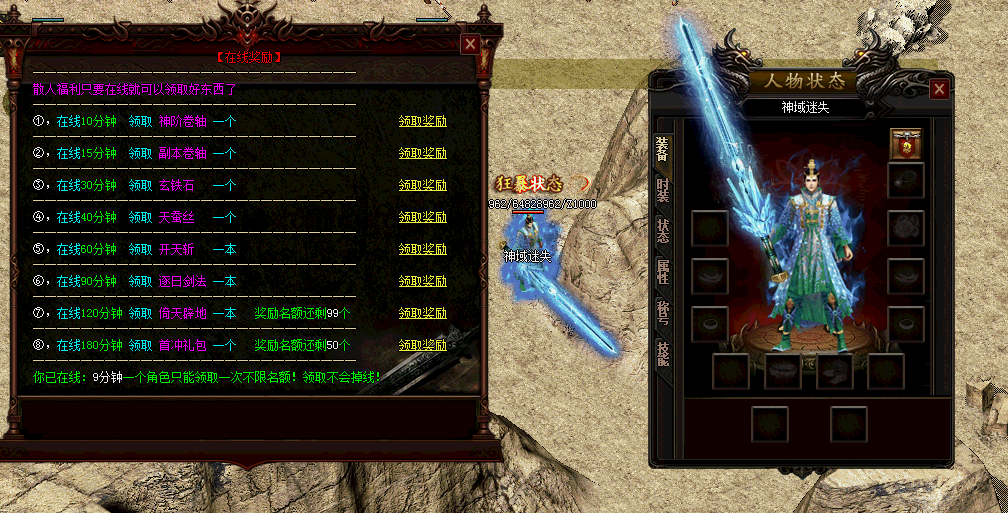The height and width of the screenshot is (513, 1008).
Task: Claim the 15-minute reward for 副本卷轴
Action: [422, 154]
